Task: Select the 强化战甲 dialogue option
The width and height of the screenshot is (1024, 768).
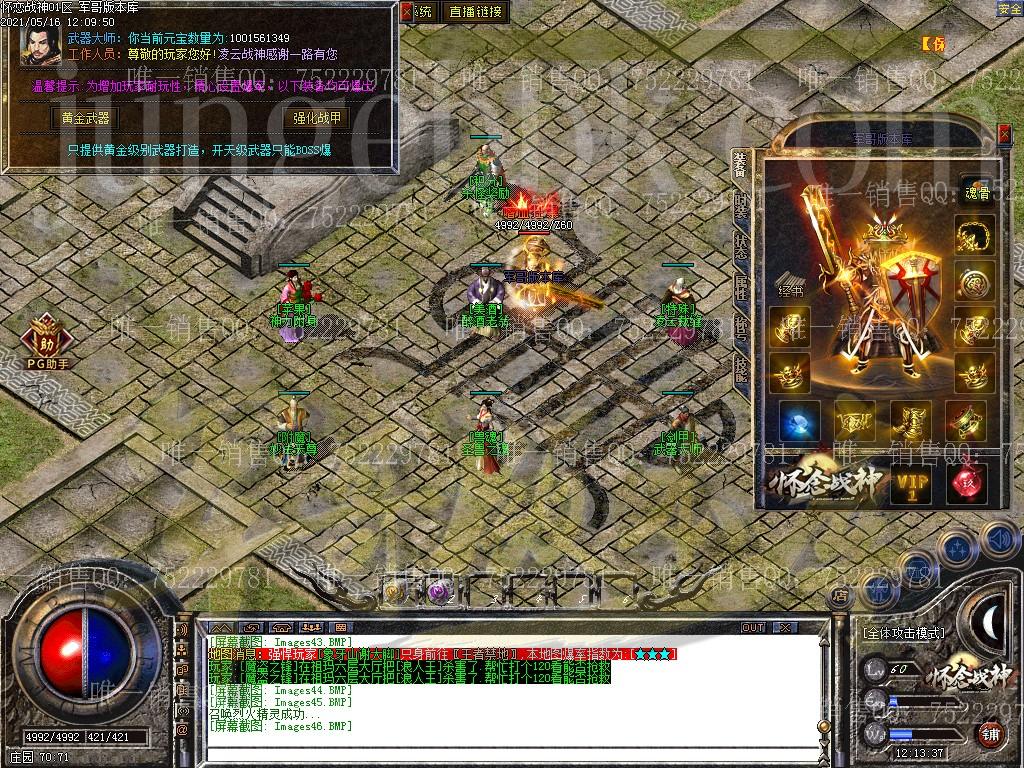Action: tap(317, 118)
